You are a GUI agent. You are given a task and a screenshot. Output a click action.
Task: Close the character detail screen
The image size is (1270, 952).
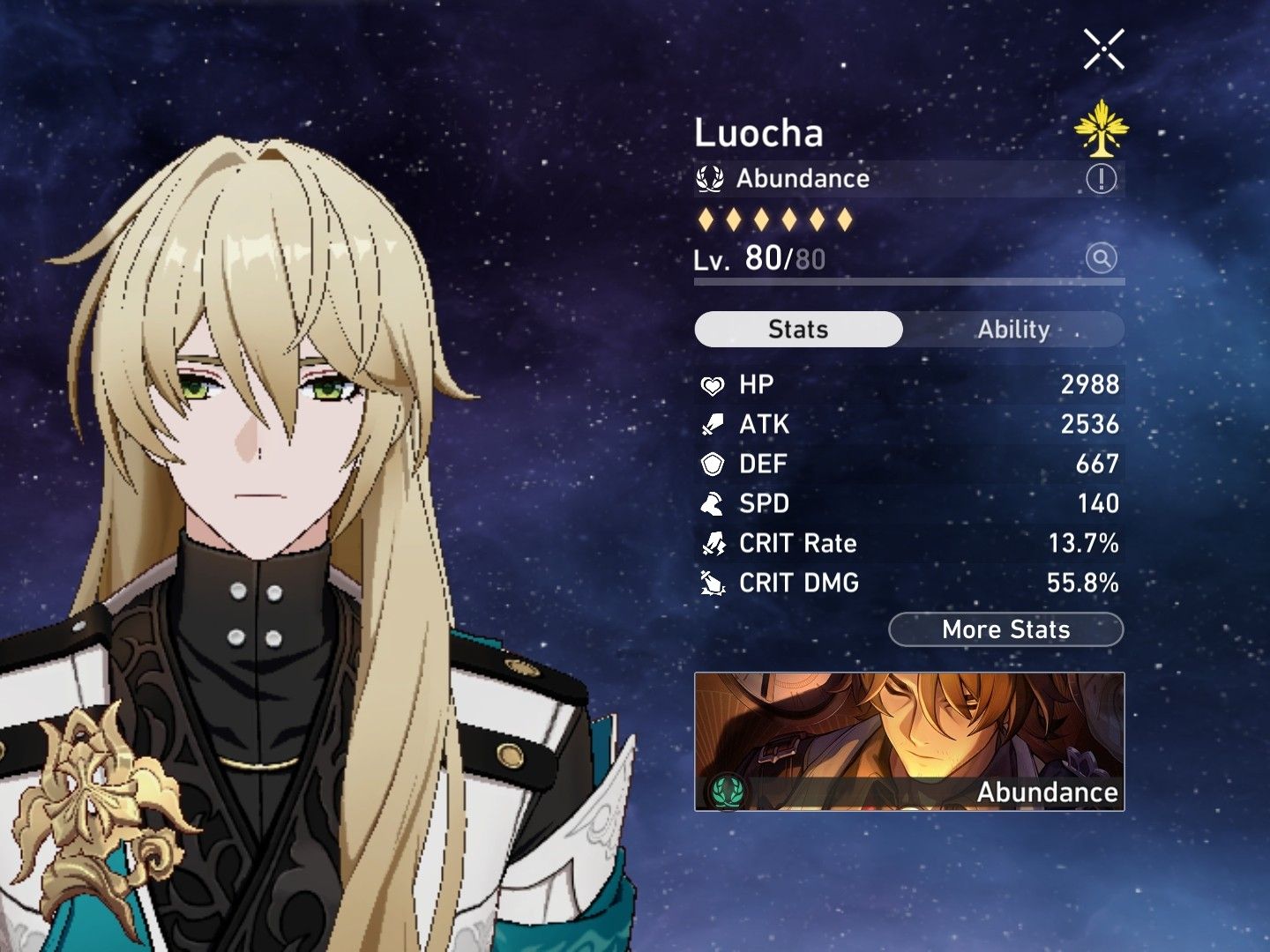(1105, 48)
